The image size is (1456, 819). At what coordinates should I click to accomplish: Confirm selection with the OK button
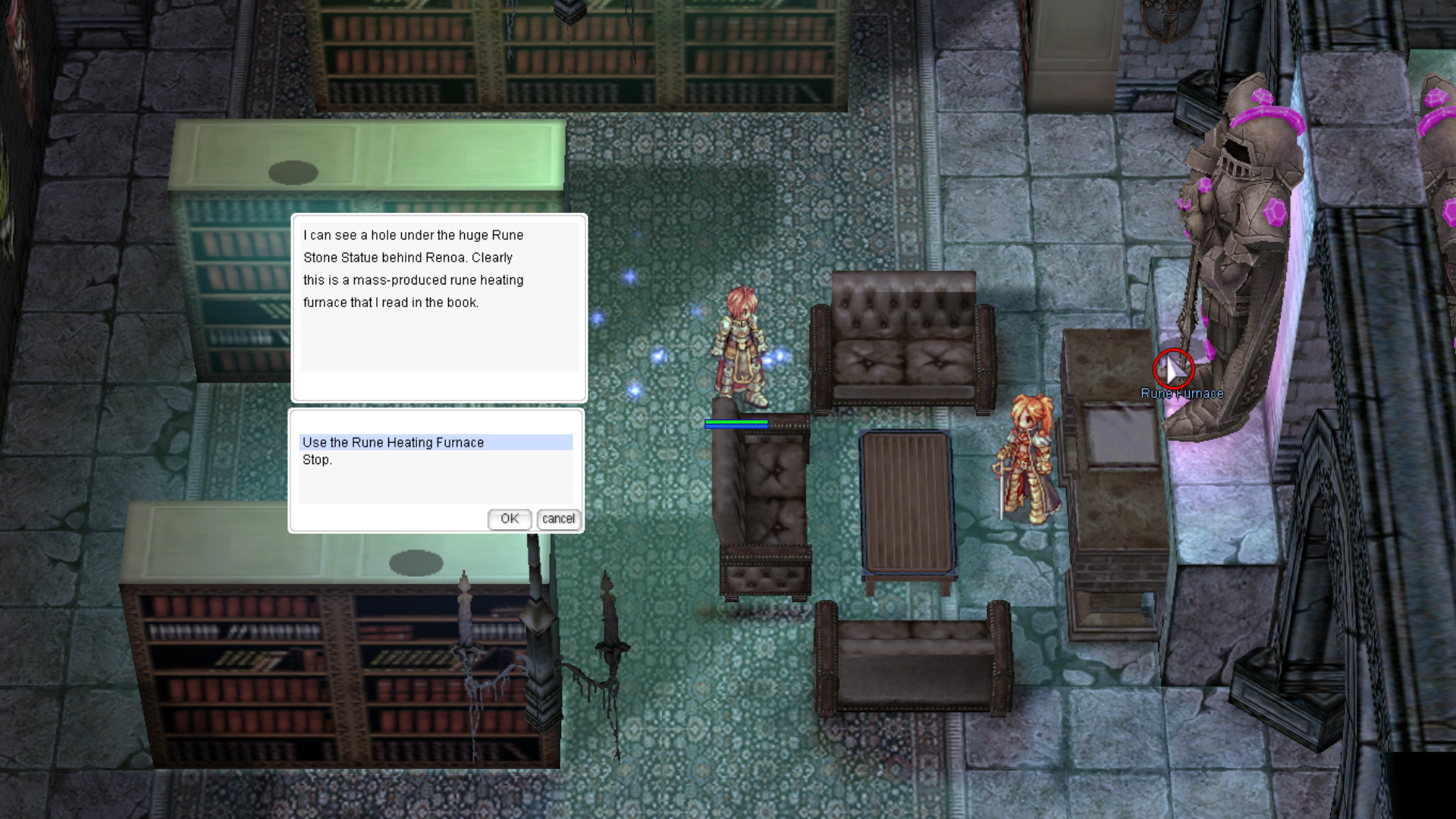509,519
